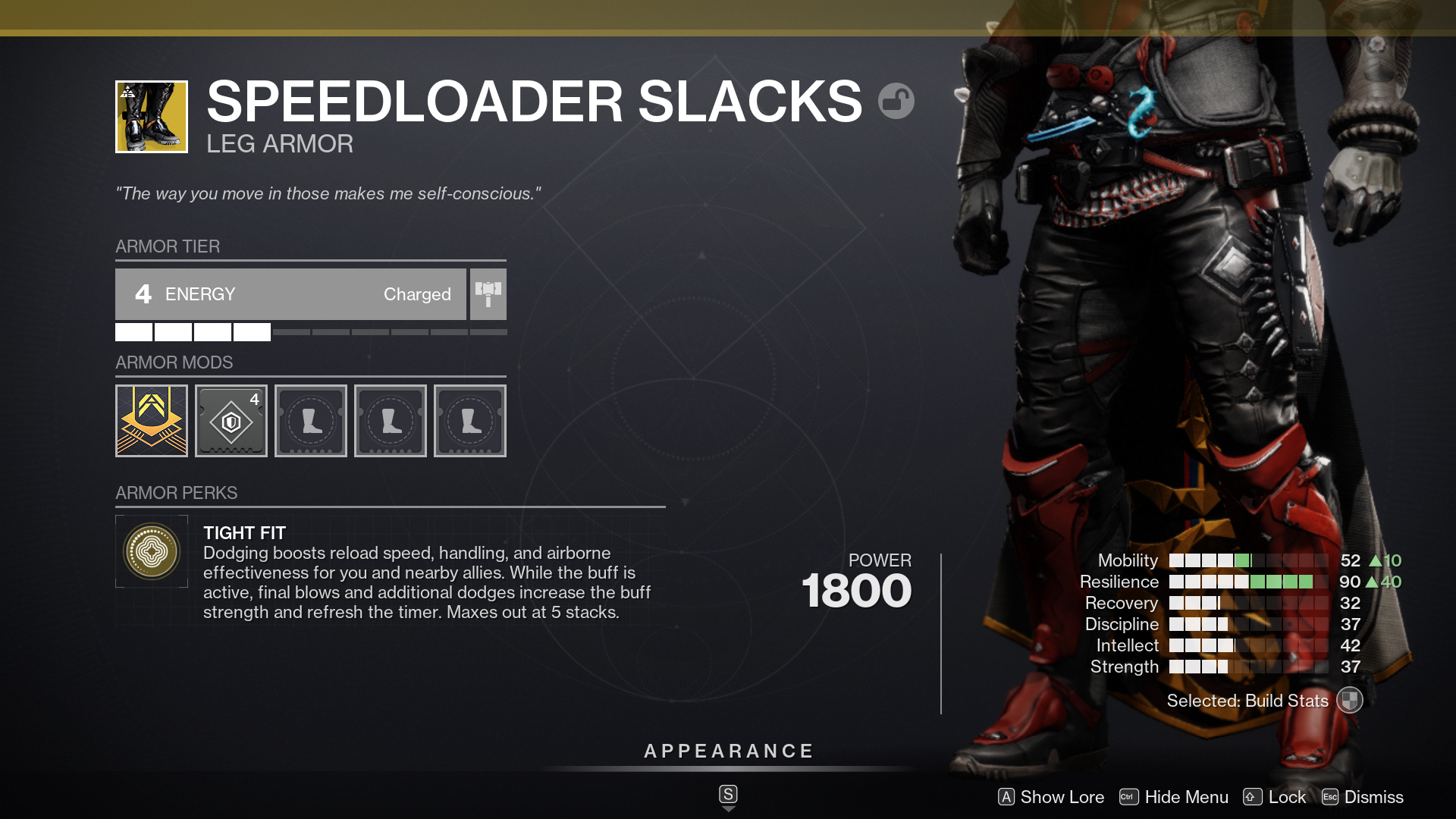The height and width of the screenshot is (819, 1456).
Task: Switch to the Armor Perks section
Action: pyautogui.click(x=176, y=493)
